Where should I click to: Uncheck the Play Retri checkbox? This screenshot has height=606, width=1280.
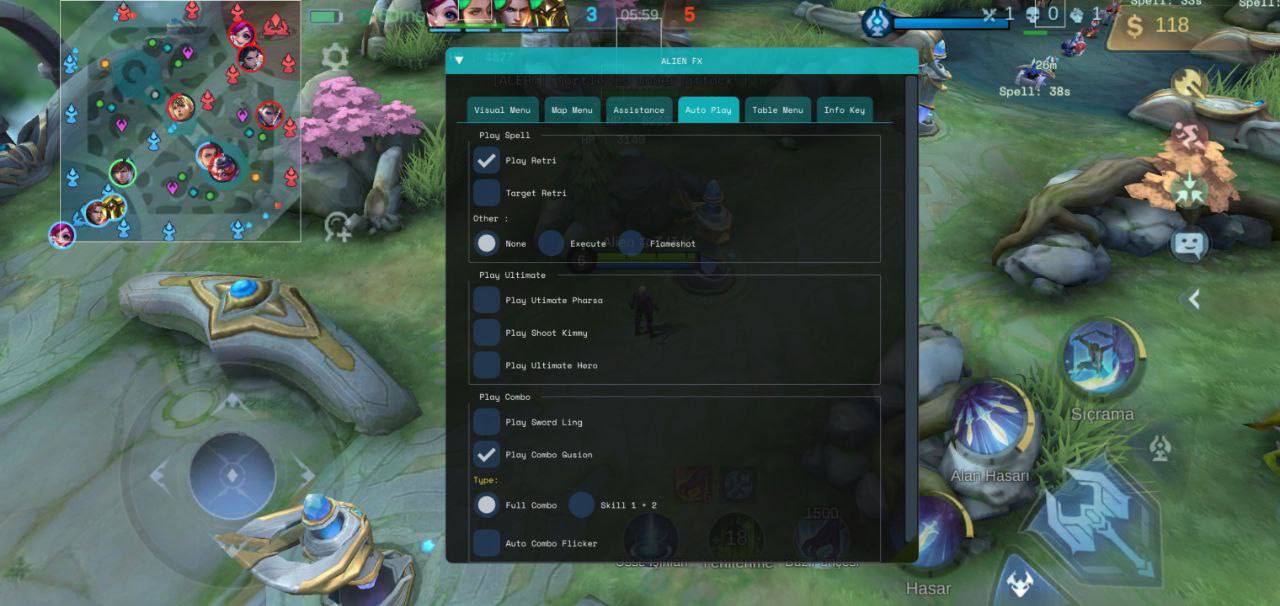(x=487, y=160)
